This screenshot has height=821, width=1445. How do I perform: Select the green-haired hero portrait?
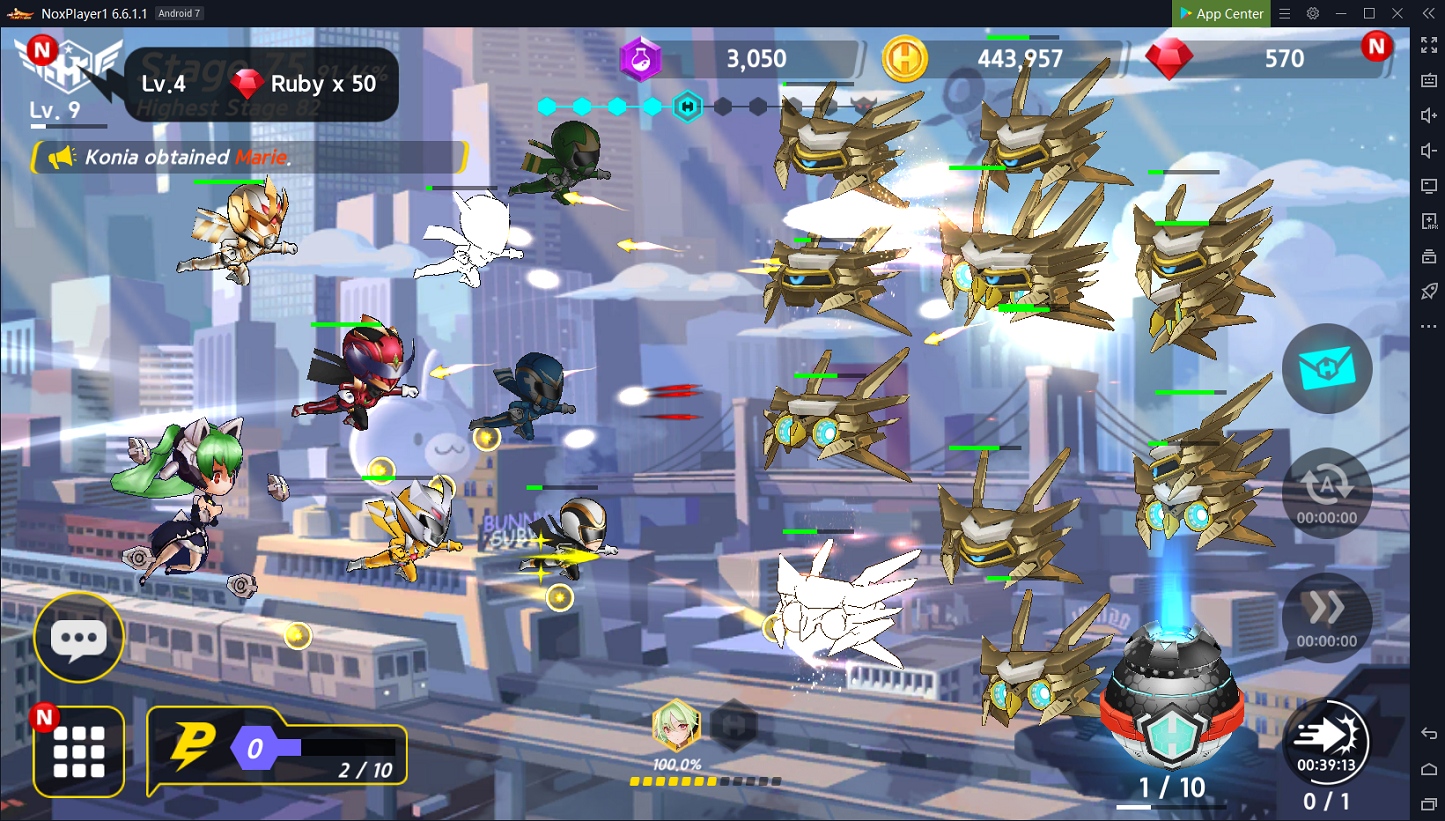click(676, 725)
